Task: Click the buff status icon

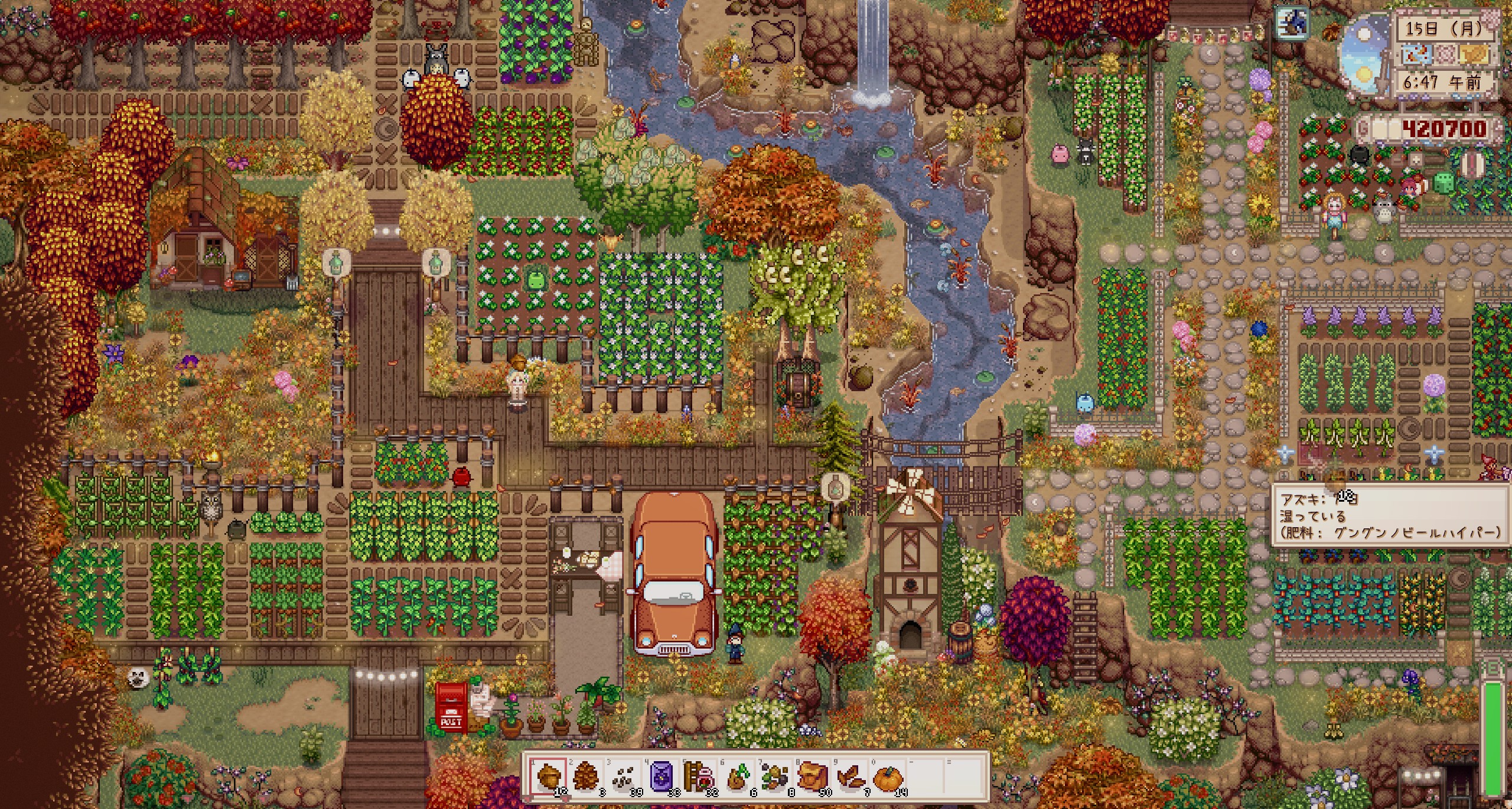Action: tap(1291, 24)
